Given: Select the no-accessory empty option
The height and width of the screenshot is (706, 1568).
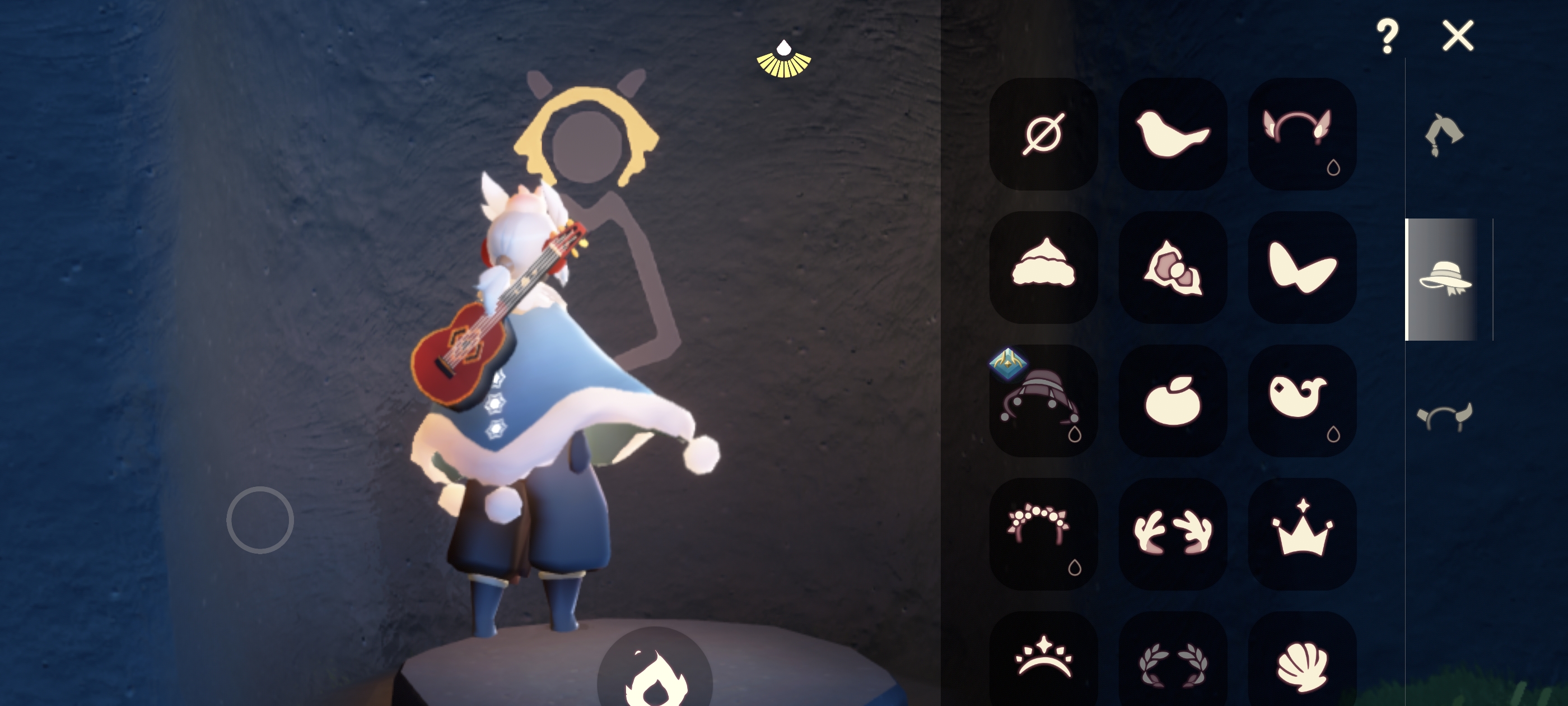Looking at the screenshot, I should [x=1043, y=134].
